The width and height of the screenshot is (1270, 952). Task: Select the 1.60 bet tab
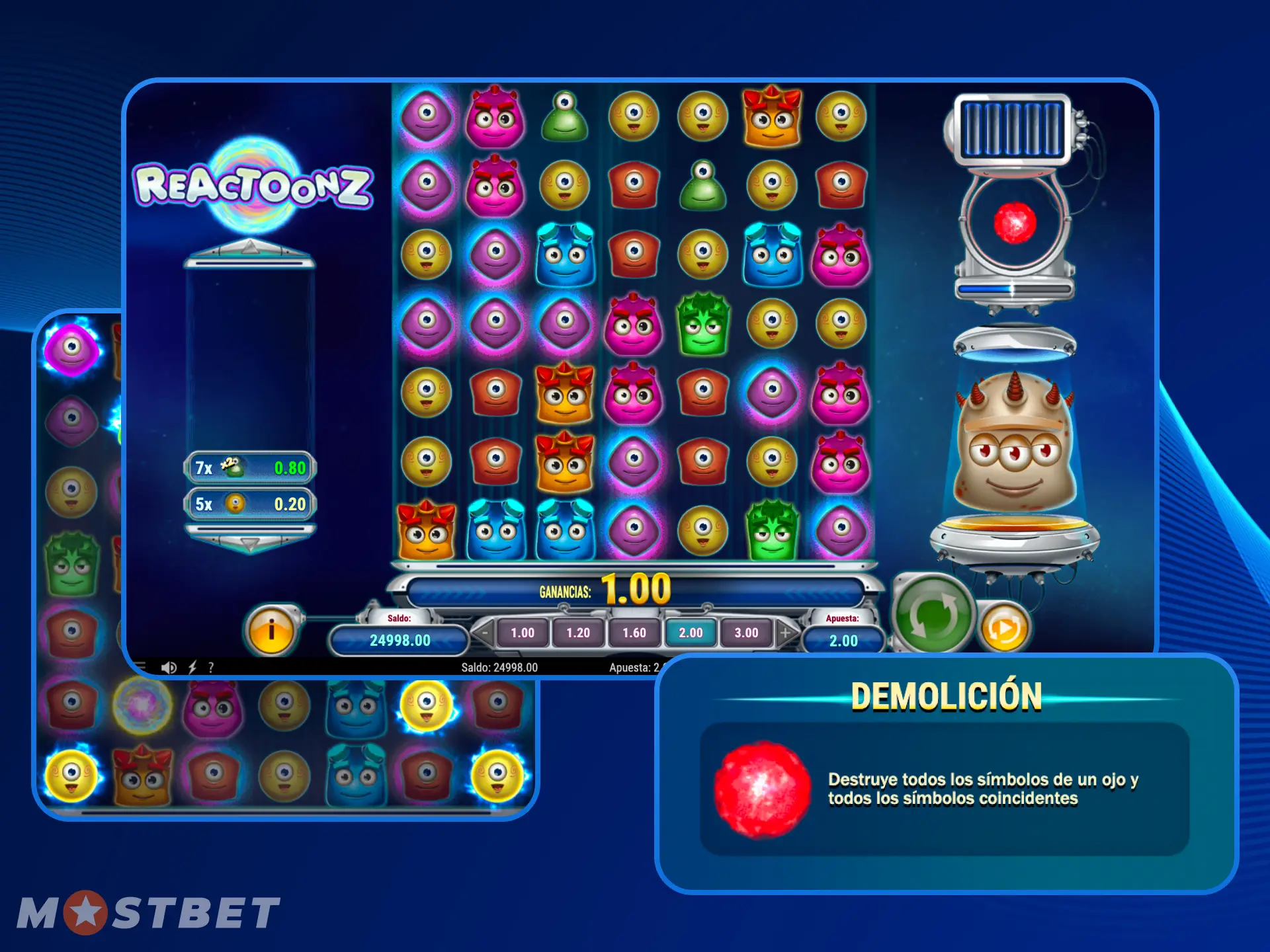coord(634,633)
